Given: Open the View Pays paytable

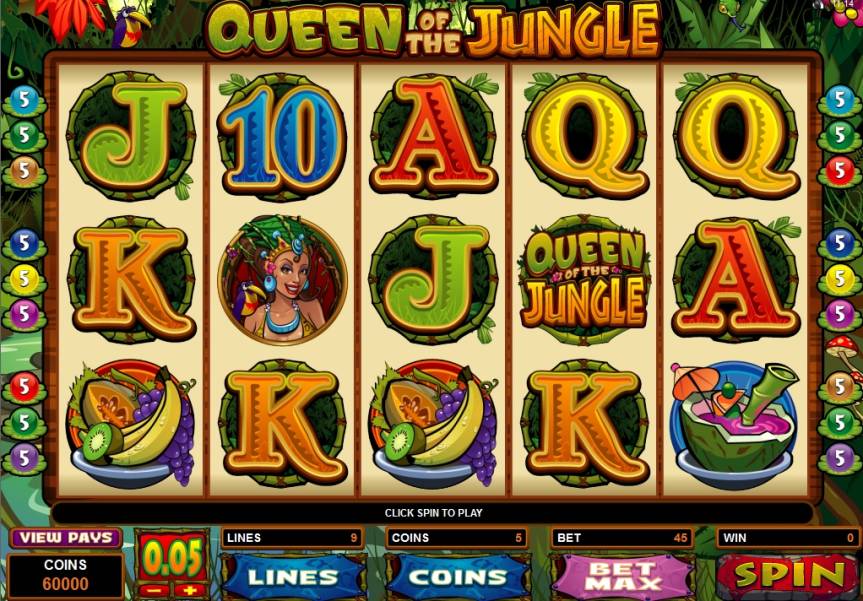Looking at the screenshot, I should click(x=65, y=538).
